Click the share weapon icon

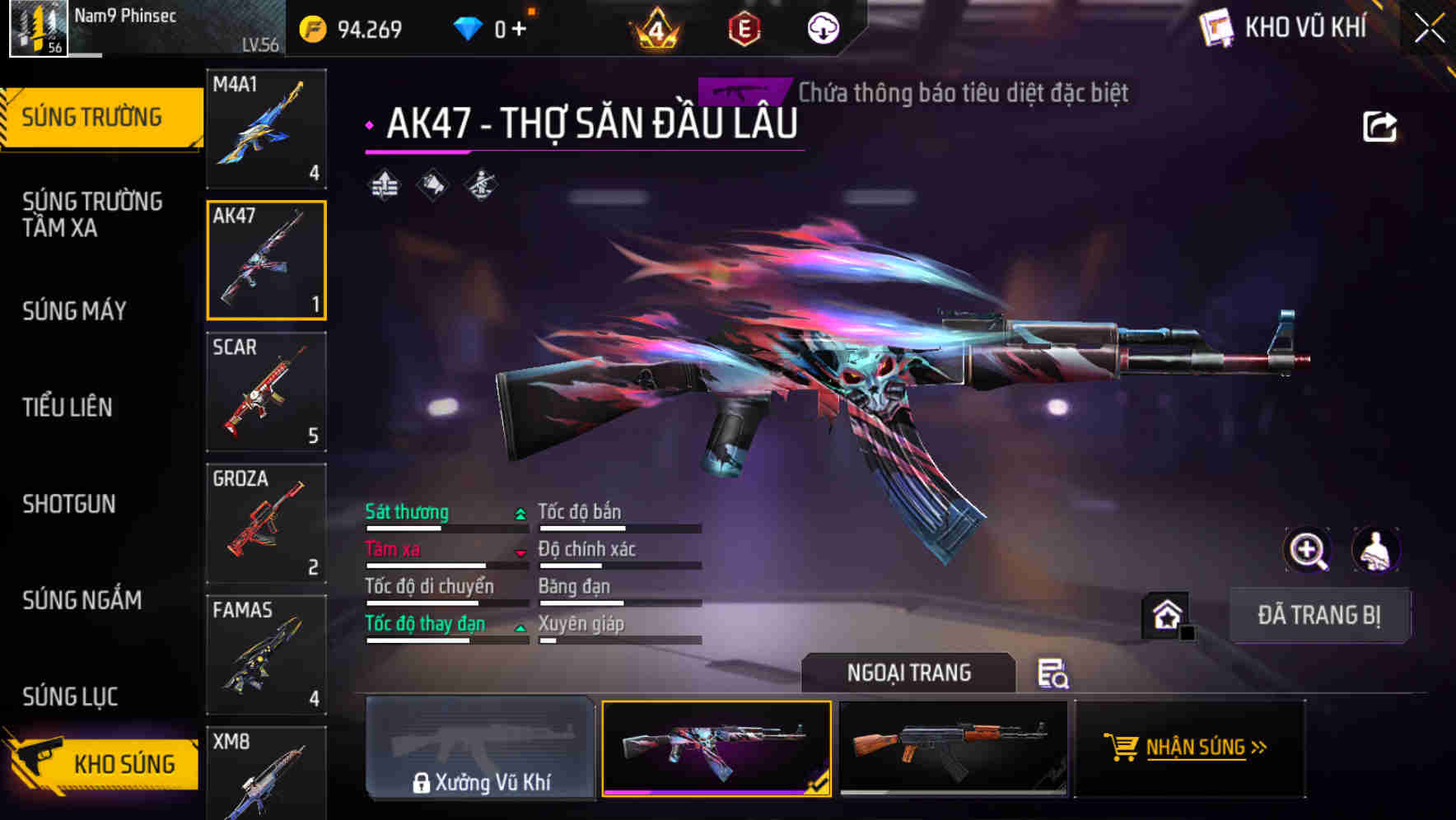click(1379, 125)
